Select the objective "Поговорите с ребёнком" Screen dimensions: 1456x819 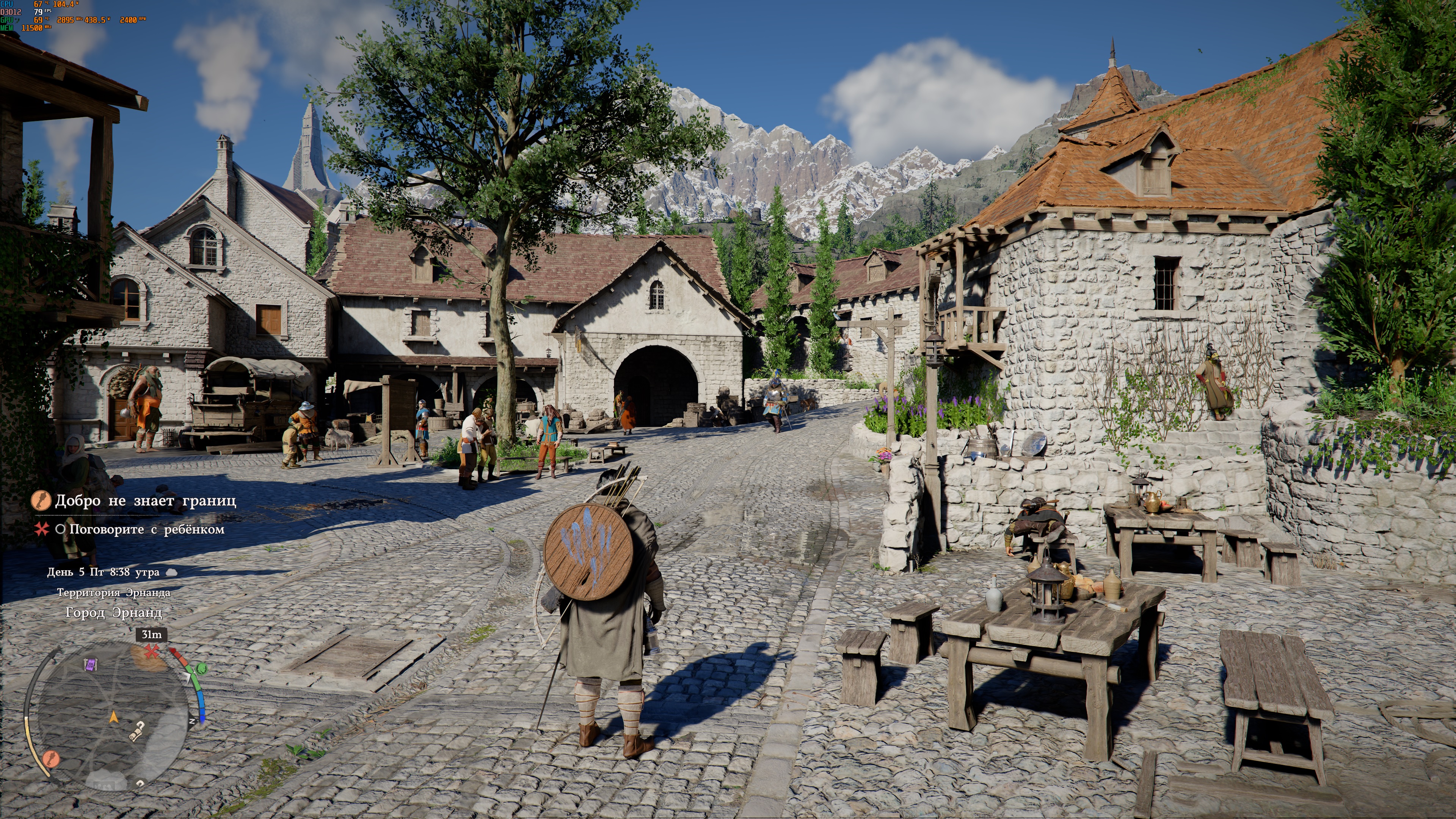coord(146,530)
